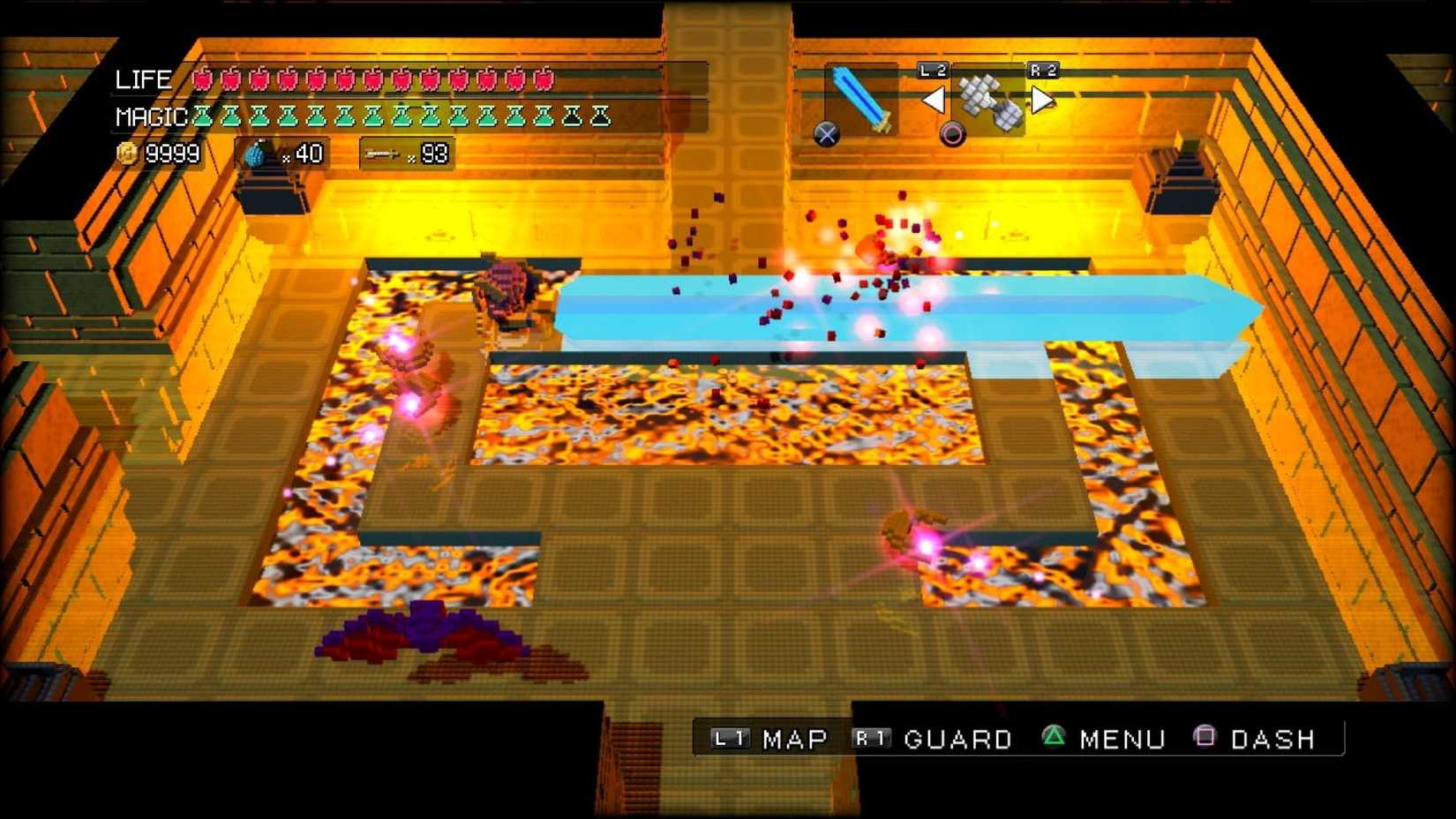Click the PlayStation X button indicator
The width and height of the screenshot is (1456, 819).
pos(825,133)
